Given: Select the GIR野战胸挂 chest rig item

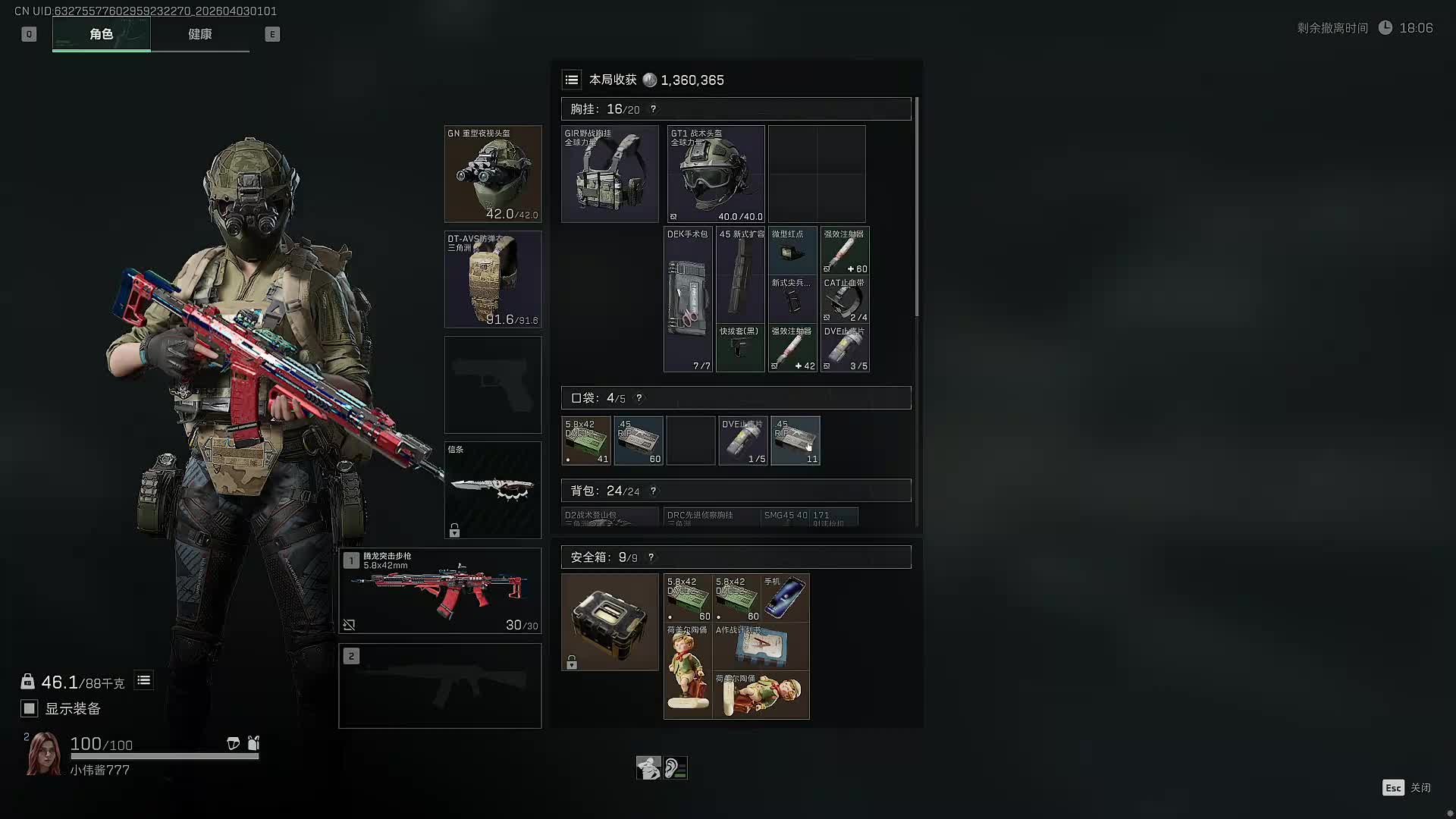Looking at the screenshot, I should [x=610, y=174].
